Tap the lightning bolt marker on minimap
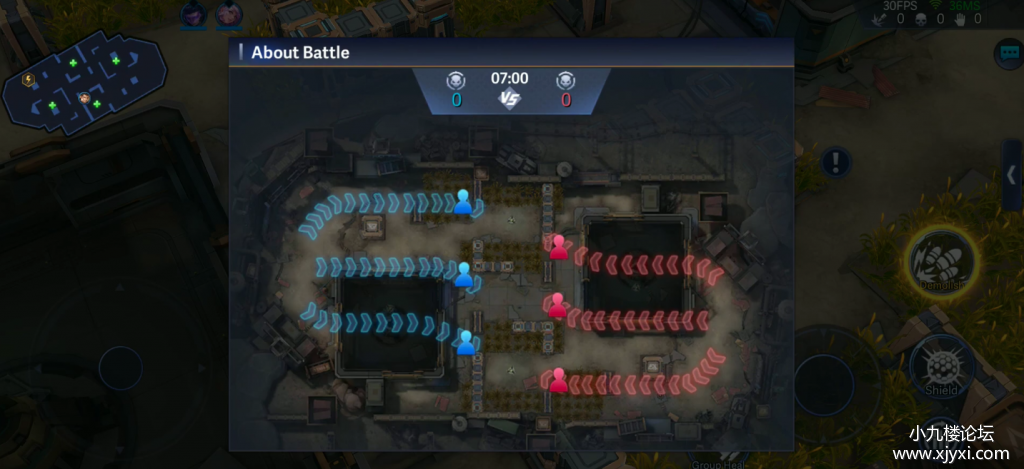1024x469 pixels. (x=28, y=79)
